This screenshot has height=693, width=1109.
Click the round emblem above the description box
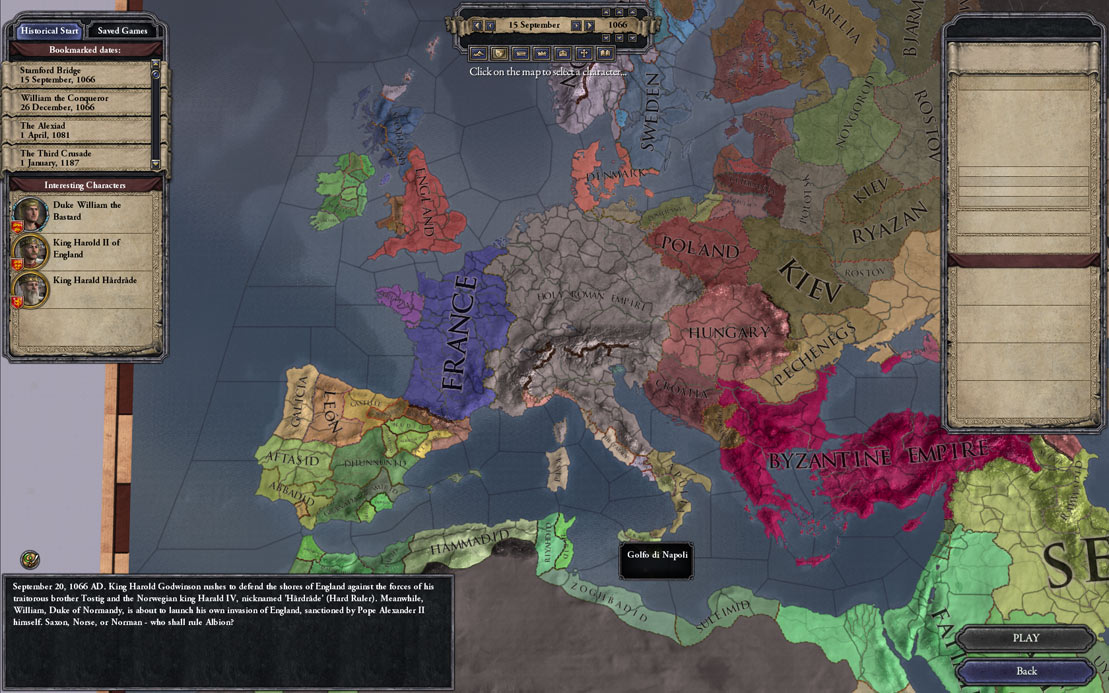tap(30, 559)
